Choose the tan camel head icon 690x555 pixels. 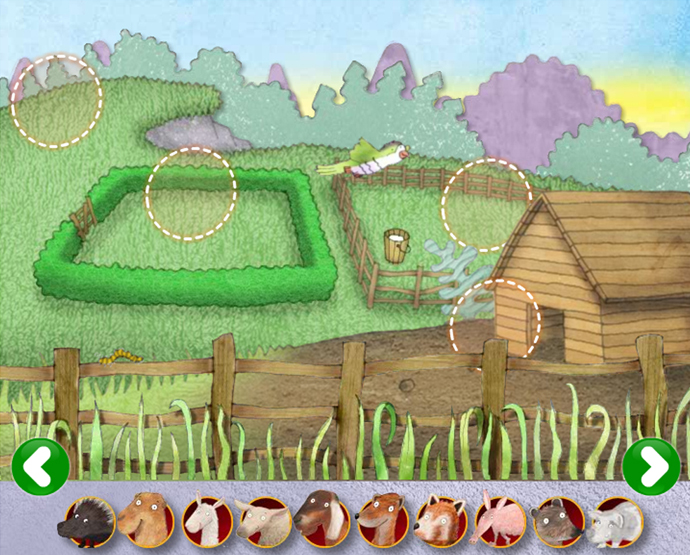tap(145, 521)
